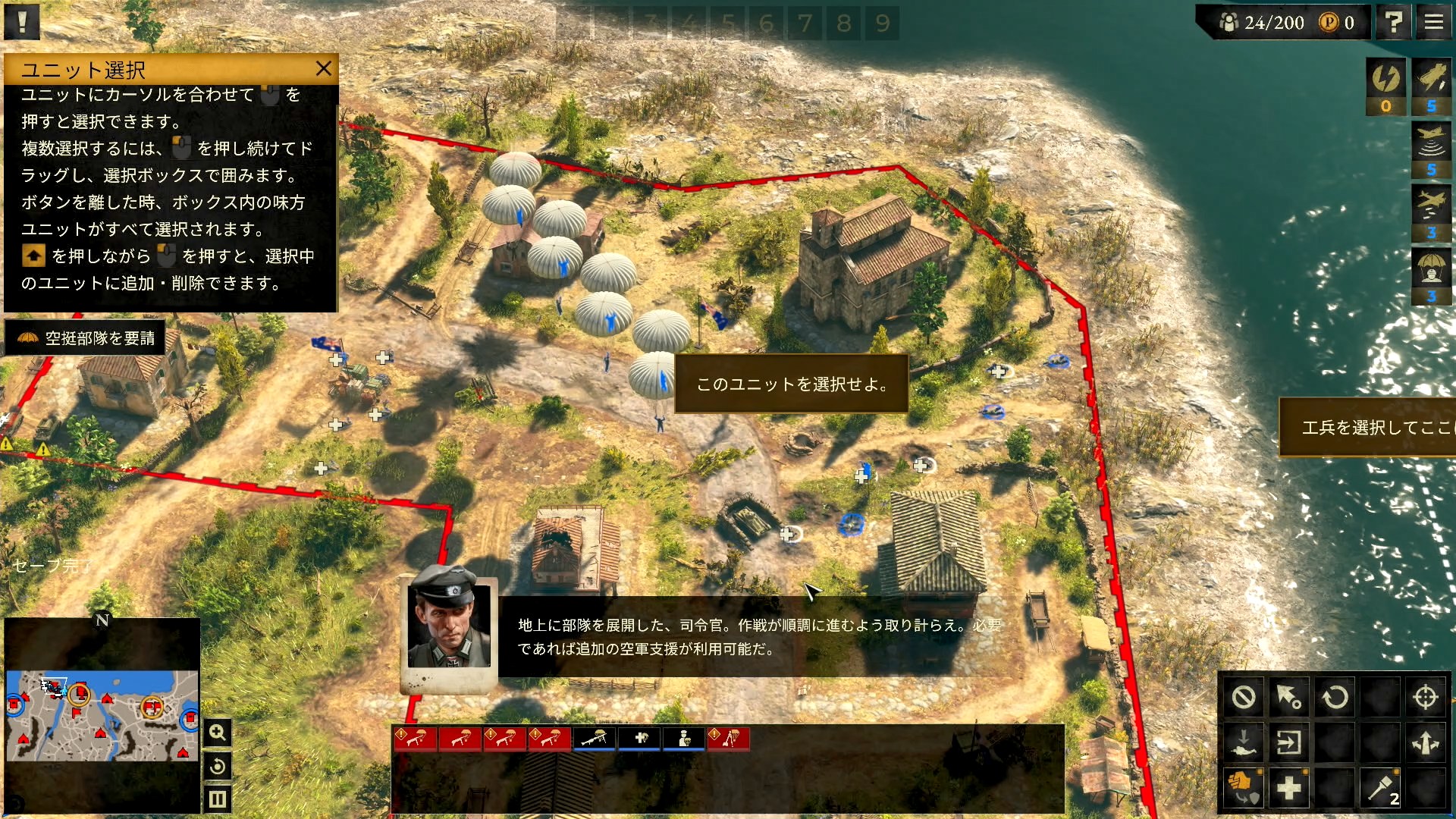The width and height of the screenshot is (1456, 819).
Task: Toggle melee hold-fire mode
Action: (1243, 788)
